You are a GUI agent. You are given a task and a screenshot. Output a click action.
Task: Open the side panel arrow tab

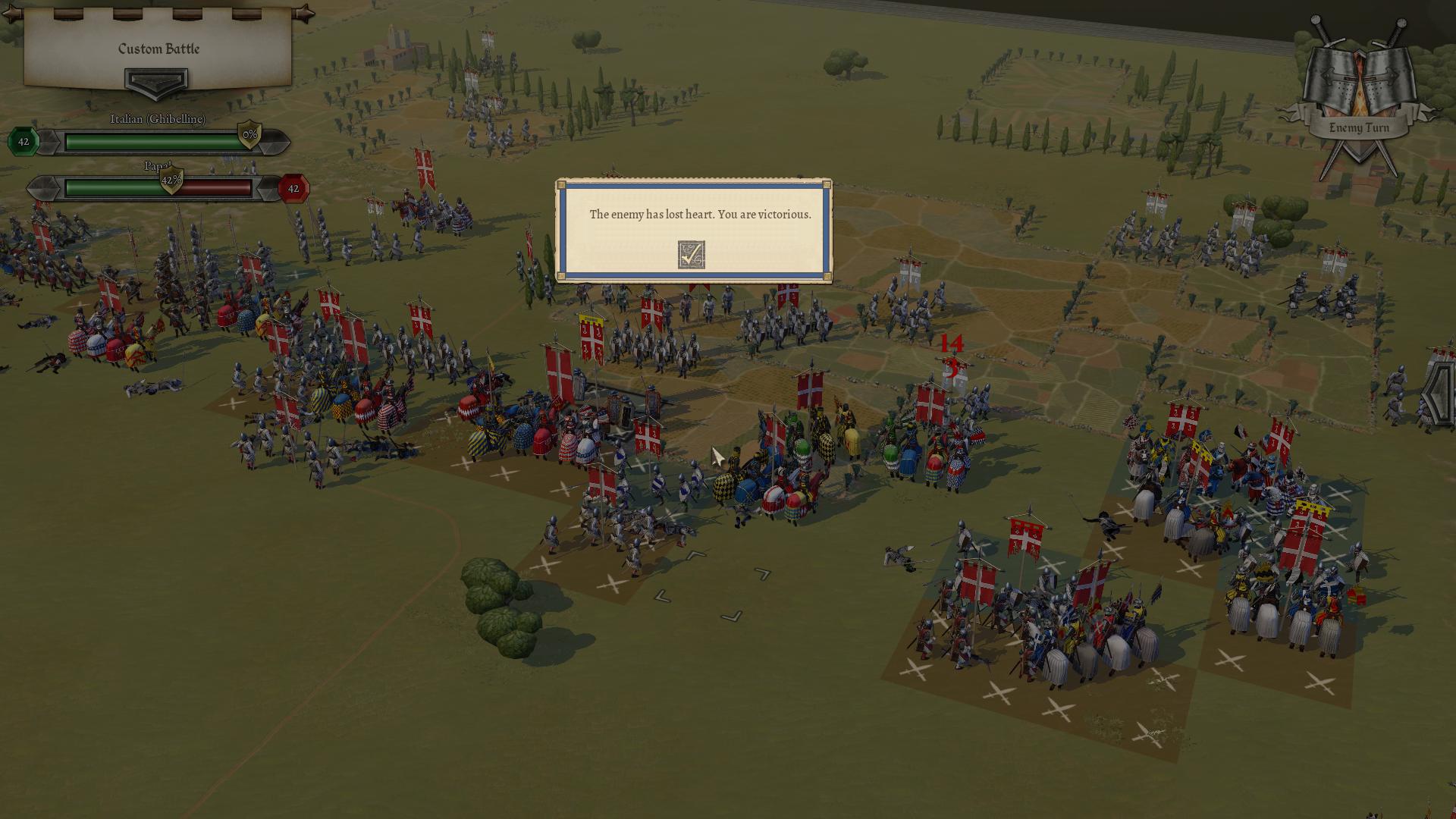[1439, 394]
